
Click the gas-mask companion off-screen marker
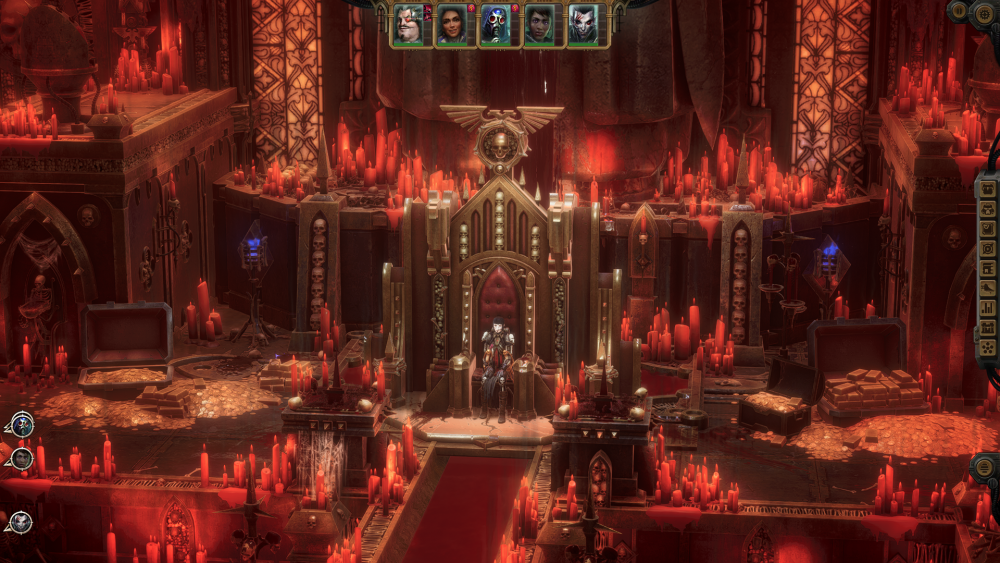[22, 425]
